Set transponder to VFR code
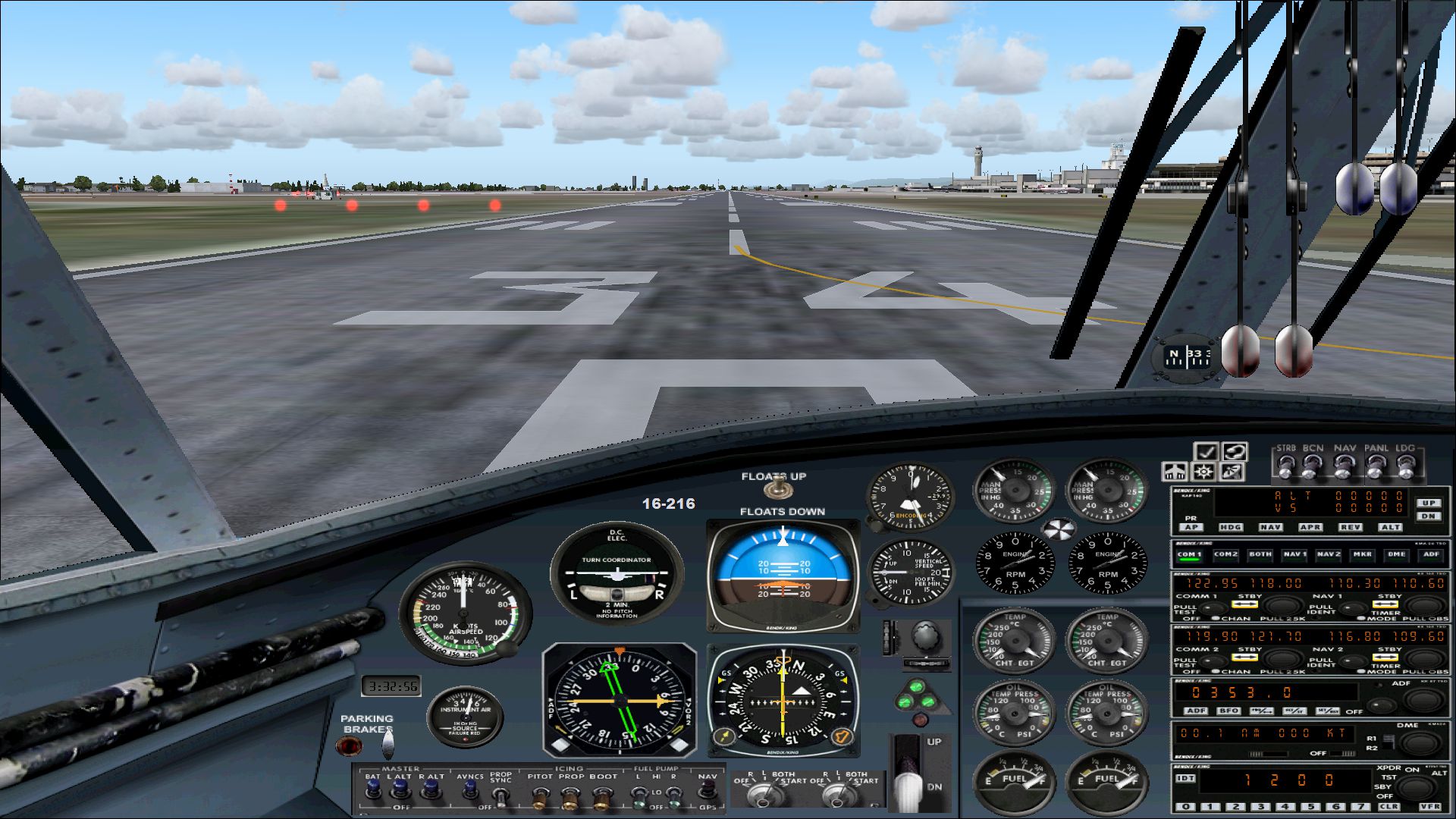The width and height of the screenshot is (1456, 819). click(x=1429, y=807)
